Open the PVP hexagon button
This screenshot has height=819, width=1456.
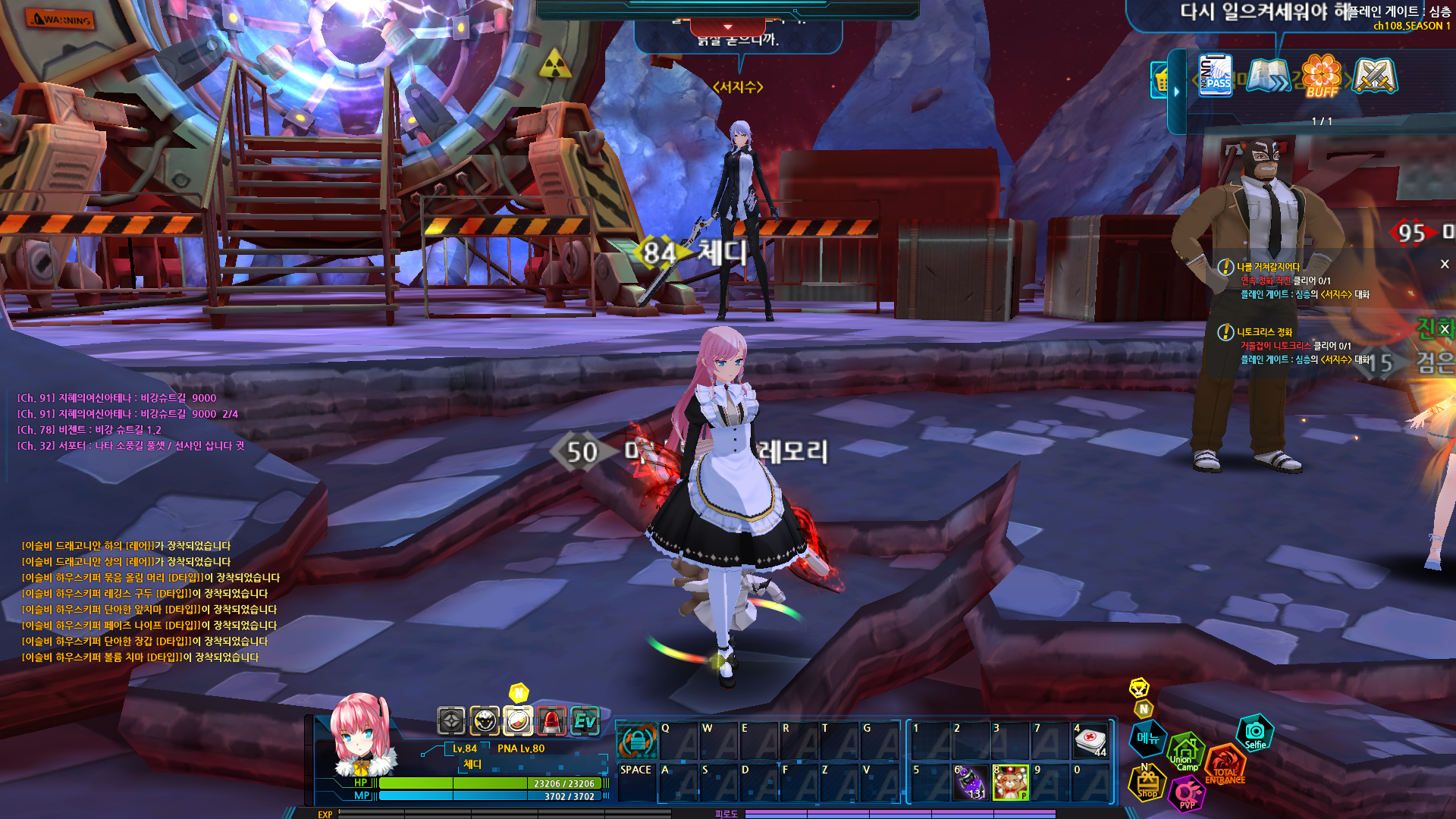coord(1187,794)
